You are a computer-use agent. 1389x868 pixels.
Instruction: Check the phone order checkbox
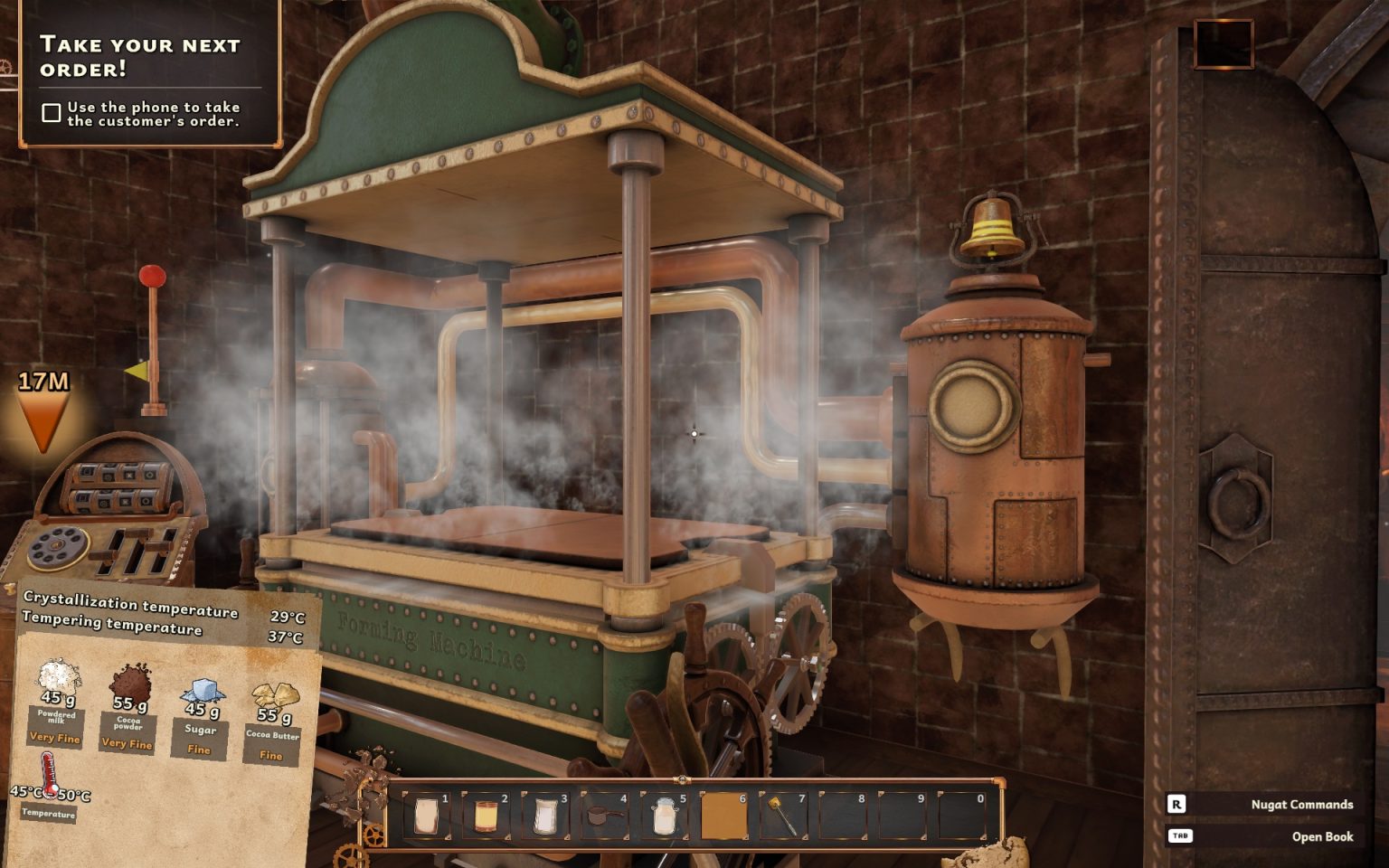click(50, 111)
